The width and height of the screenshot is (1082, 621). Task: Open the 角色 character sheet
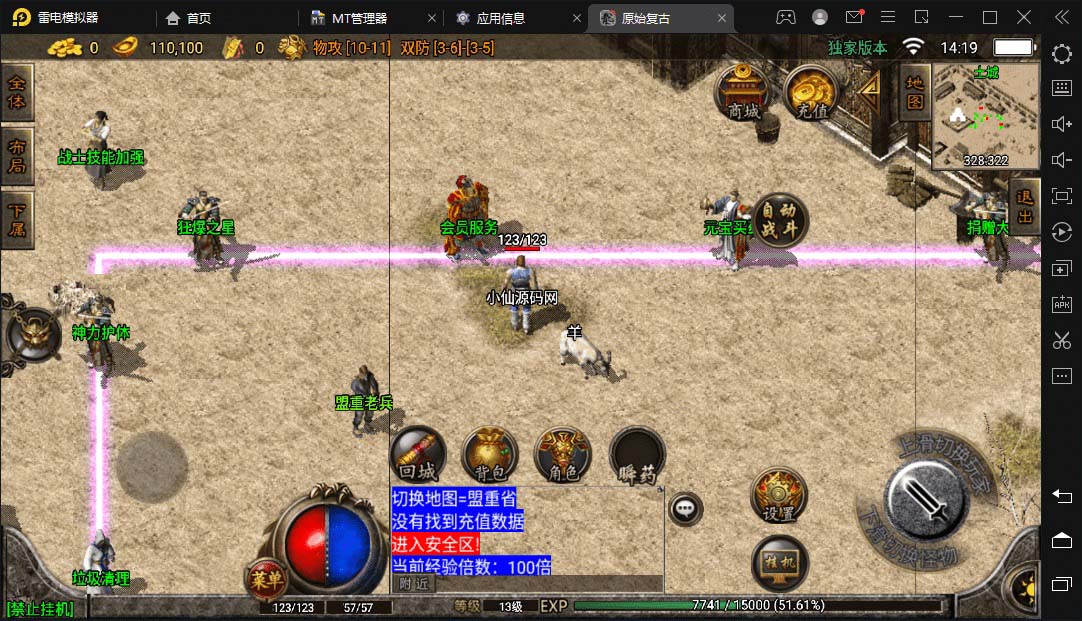pos(563,454)
